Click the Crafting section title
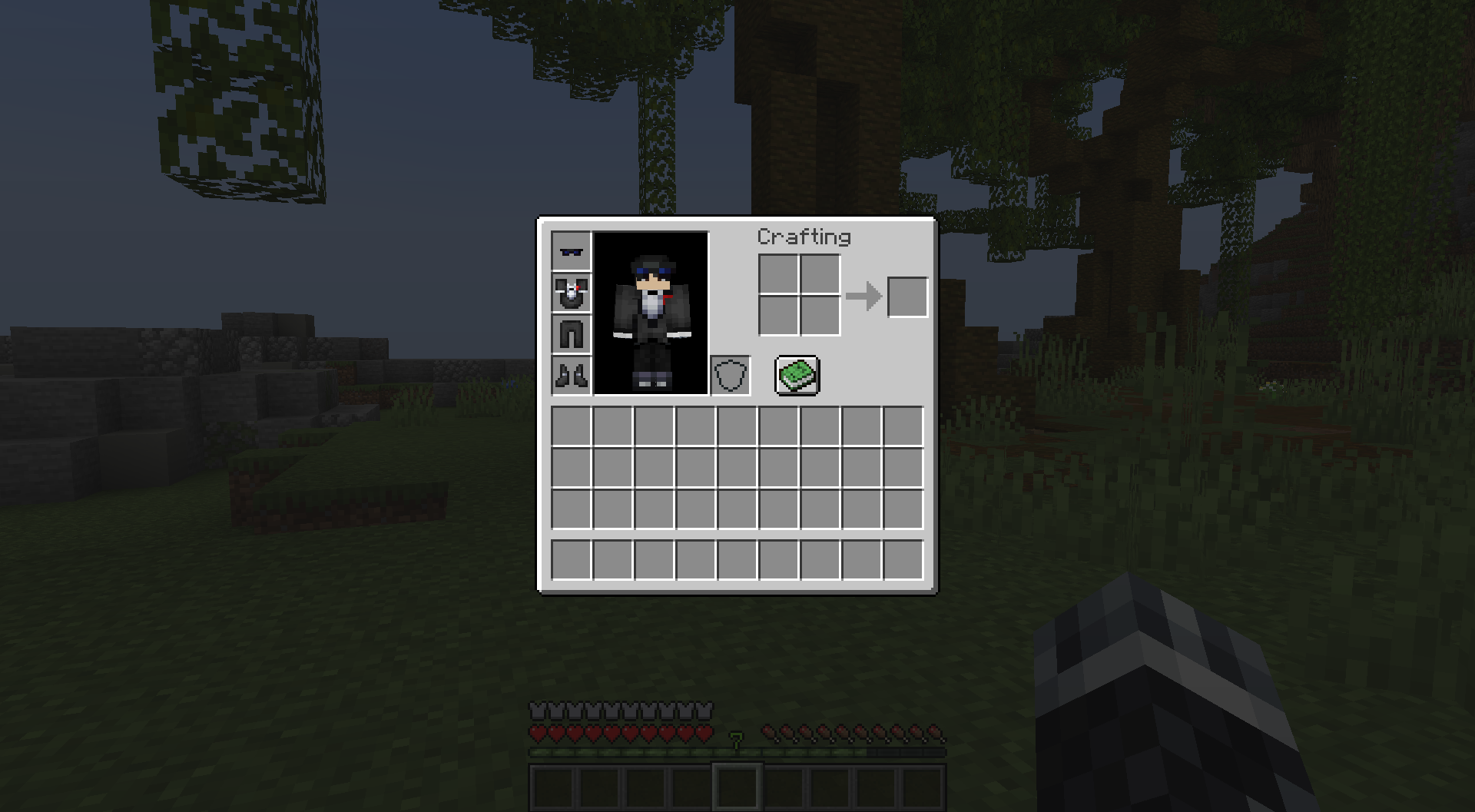 click(804, 237)
